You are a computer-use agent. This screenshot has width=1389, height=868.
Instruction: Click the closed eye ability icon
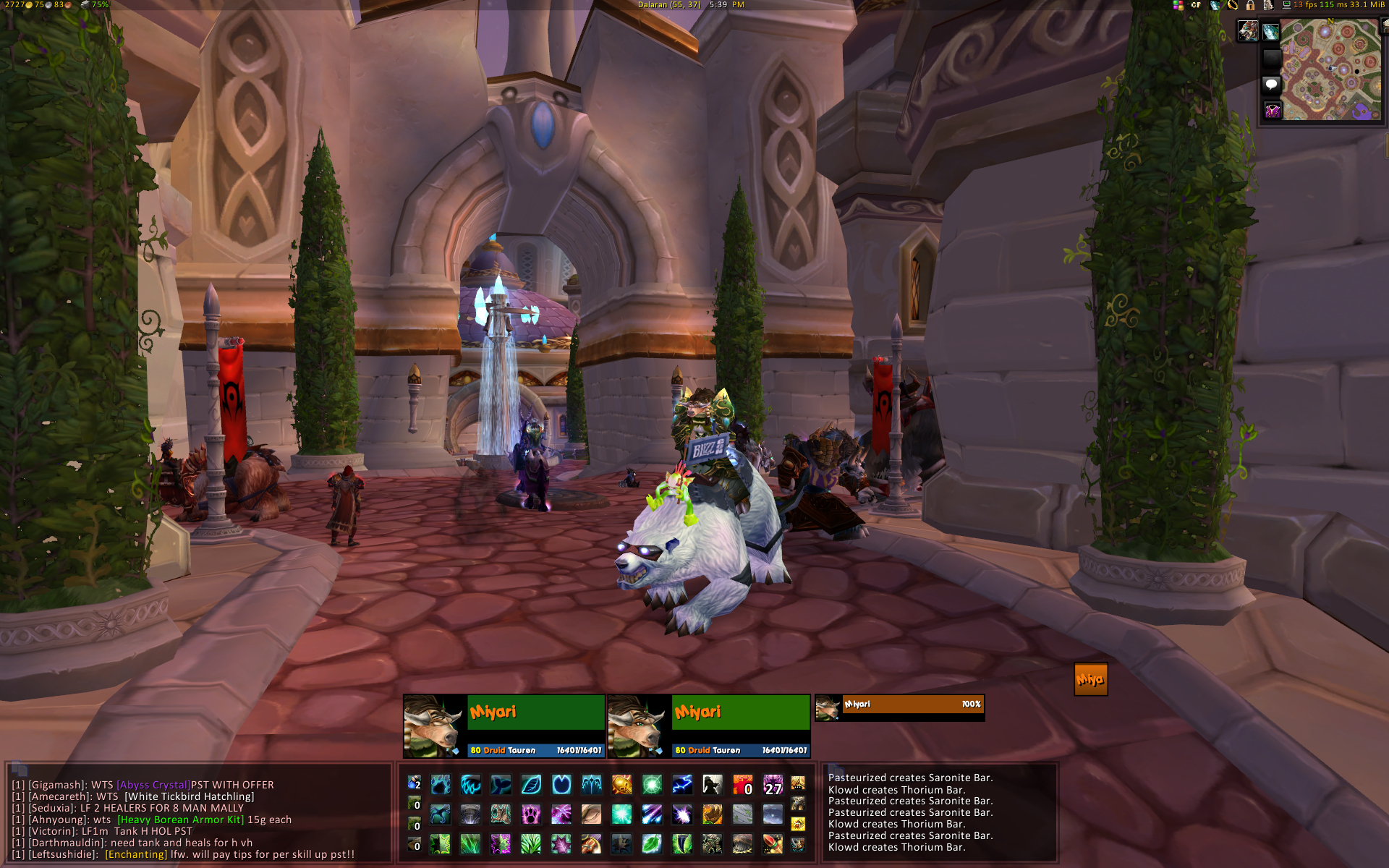[591, 814]
